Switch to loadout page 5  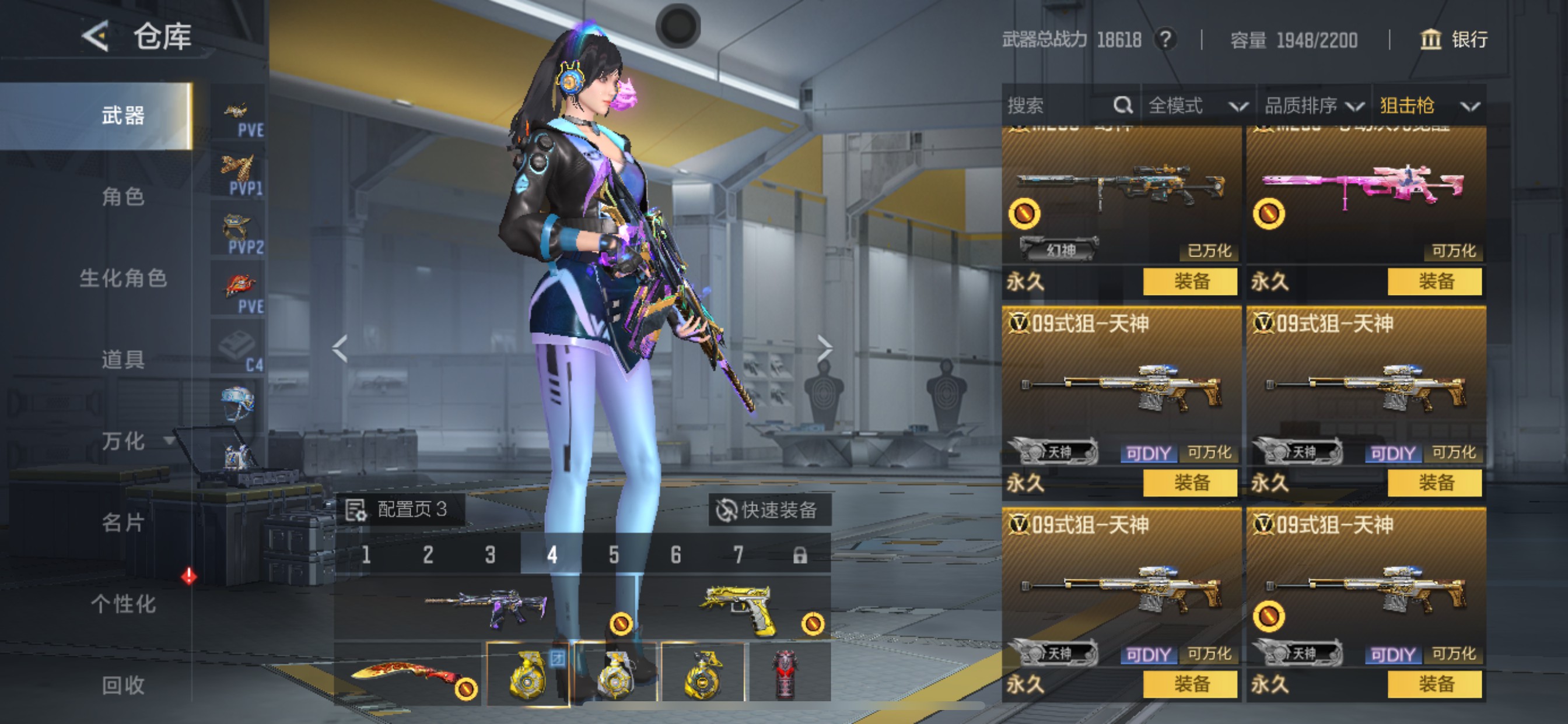click(614, 555)
